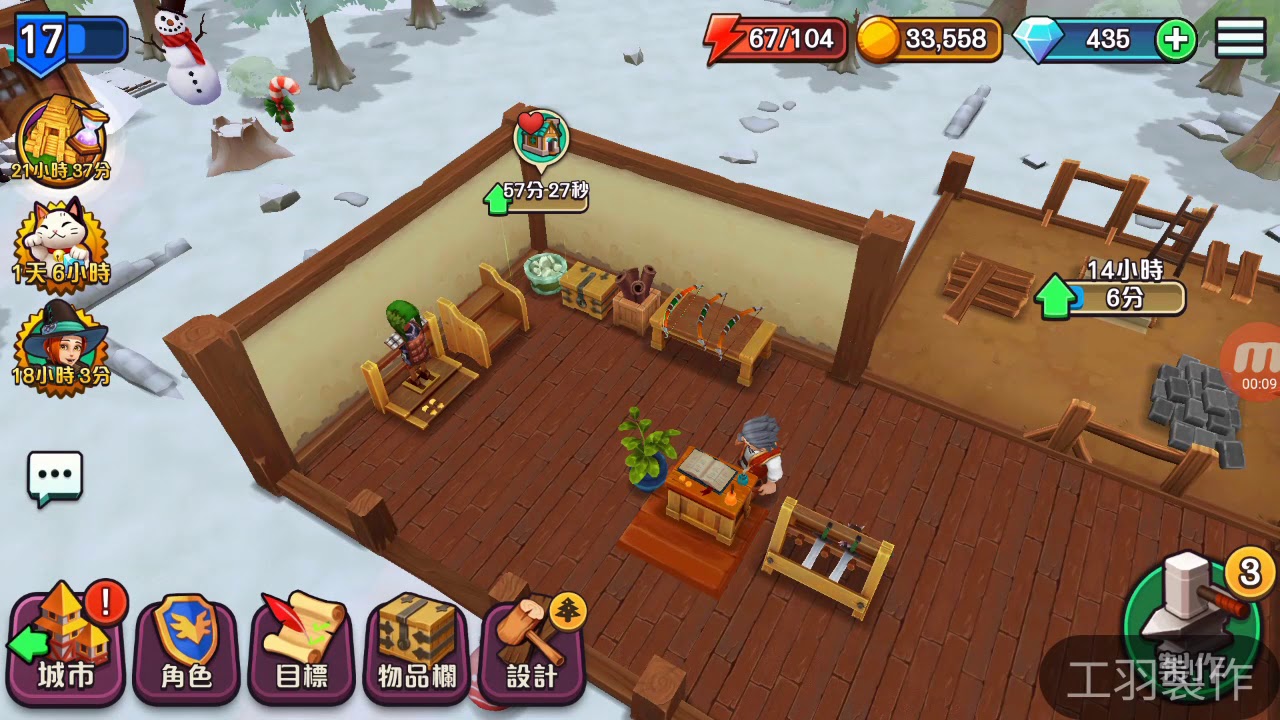Open the lucky cat offer icon

(x=60, y=240)
